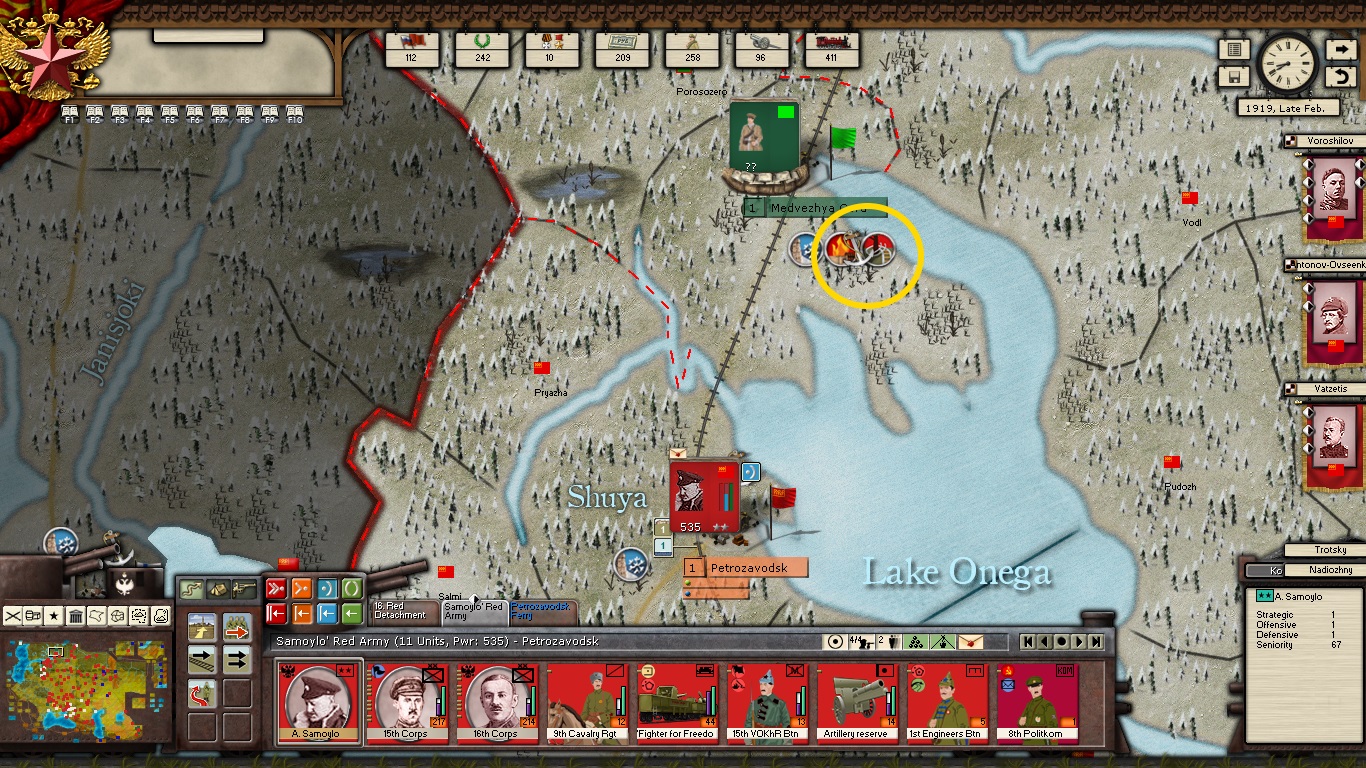Select the 1st Engineers Btn card
1366x768 pixels.
[945, 702]
